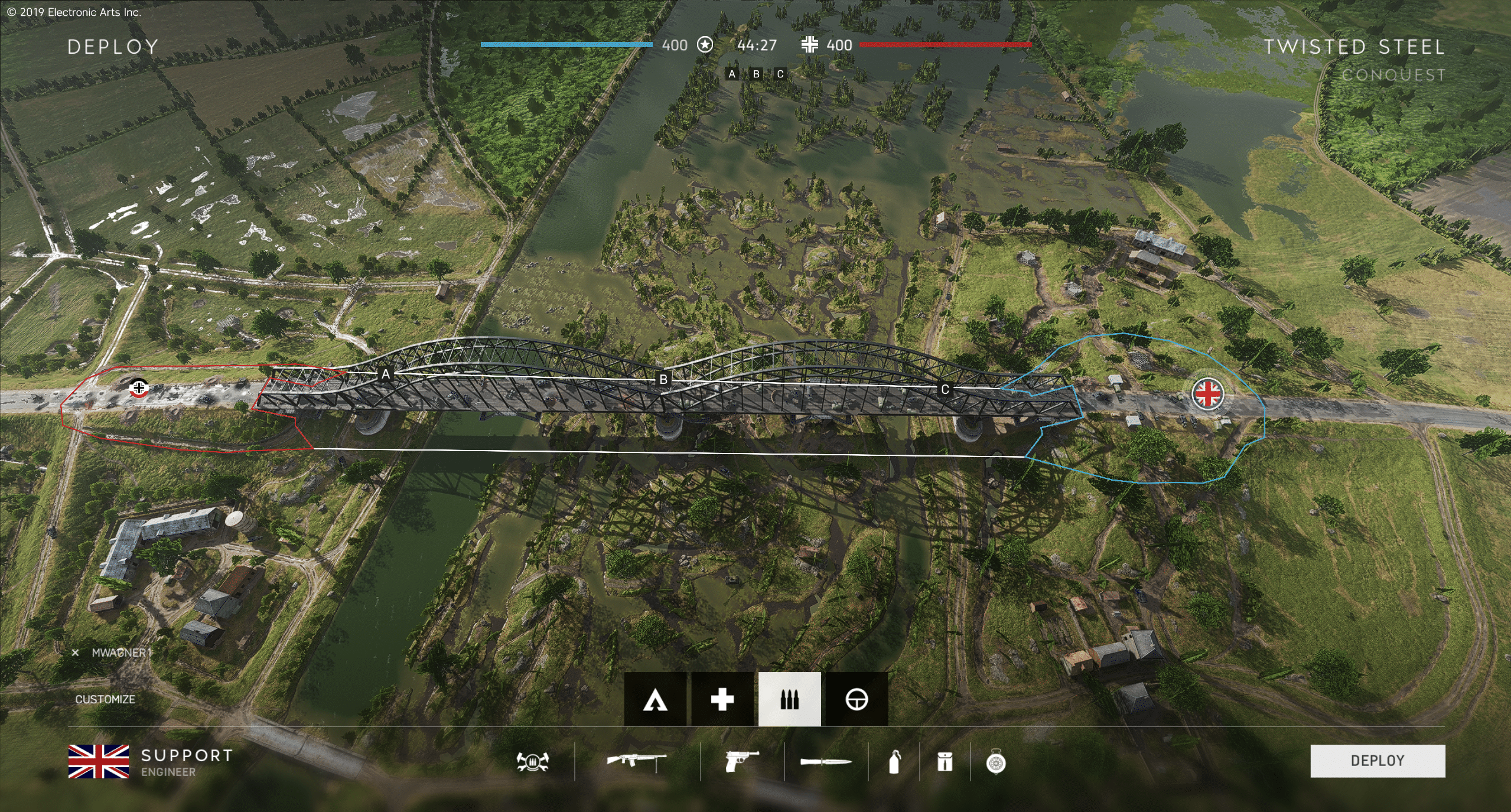Image resolution: width=1511 pixels, height=812 pixels.
Task: Choose the melee knife slot
Action: (x=826, y=762)
